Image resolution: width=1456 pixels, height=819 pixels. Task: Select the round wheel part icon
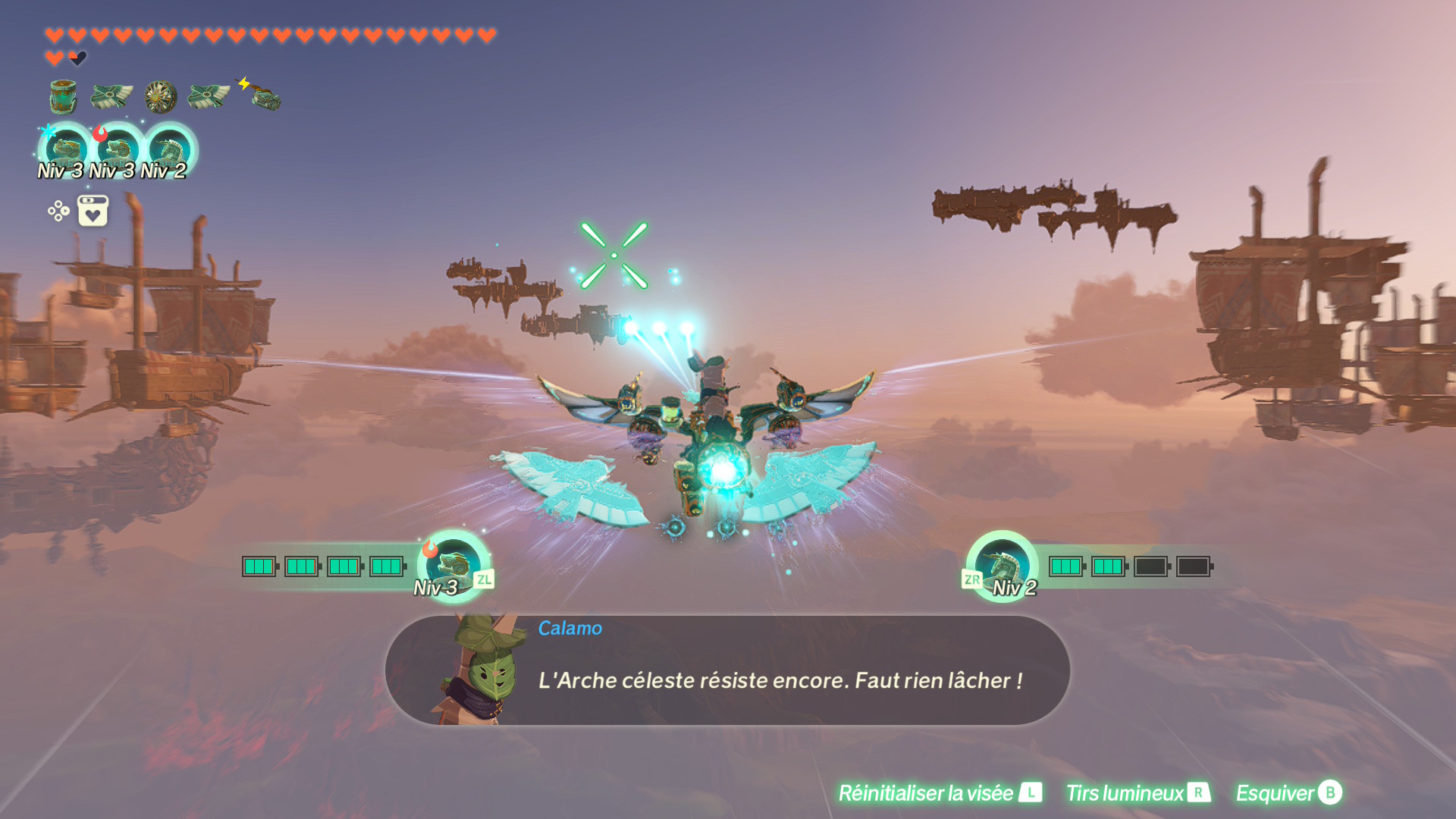coord(161,97)
